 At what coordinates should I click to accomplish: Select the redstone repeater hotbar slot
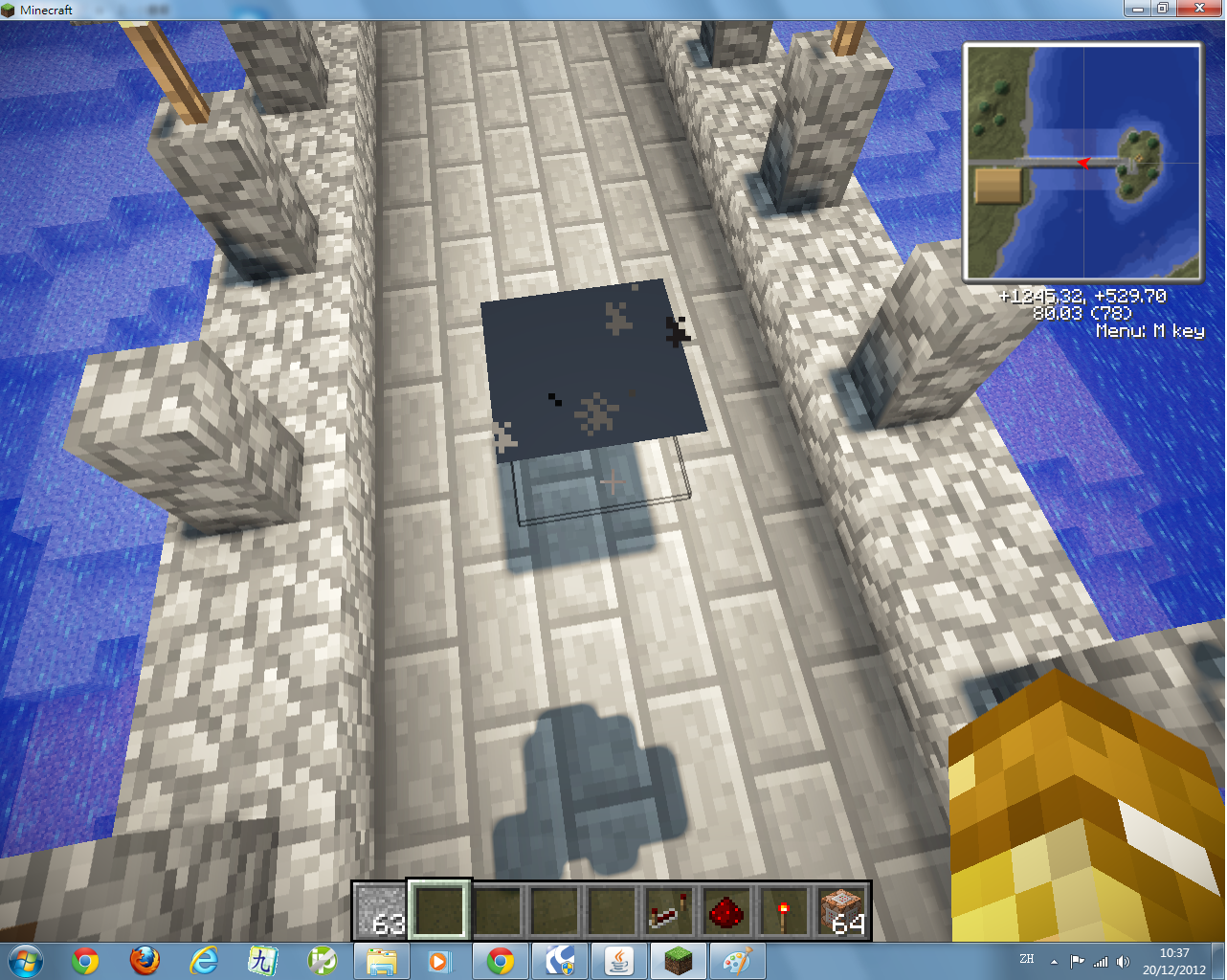point(669,910)
